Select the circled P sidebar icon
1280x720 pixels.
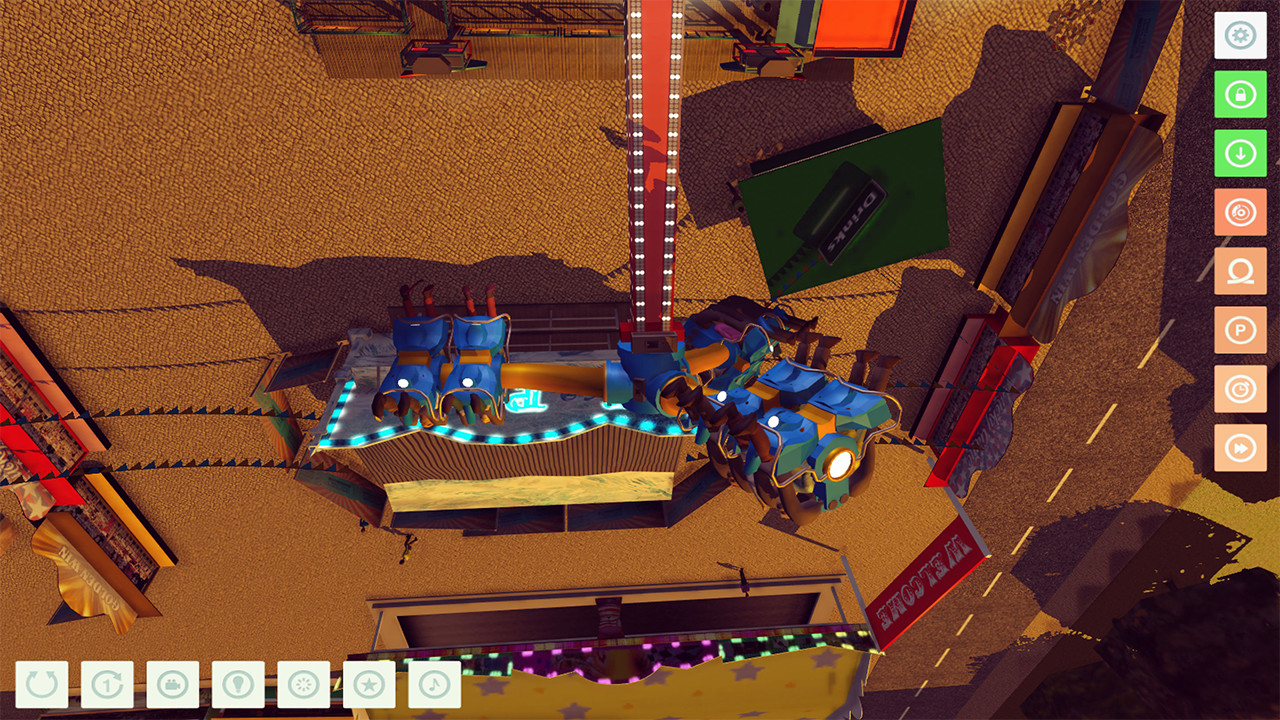[x=1239, y=330]
